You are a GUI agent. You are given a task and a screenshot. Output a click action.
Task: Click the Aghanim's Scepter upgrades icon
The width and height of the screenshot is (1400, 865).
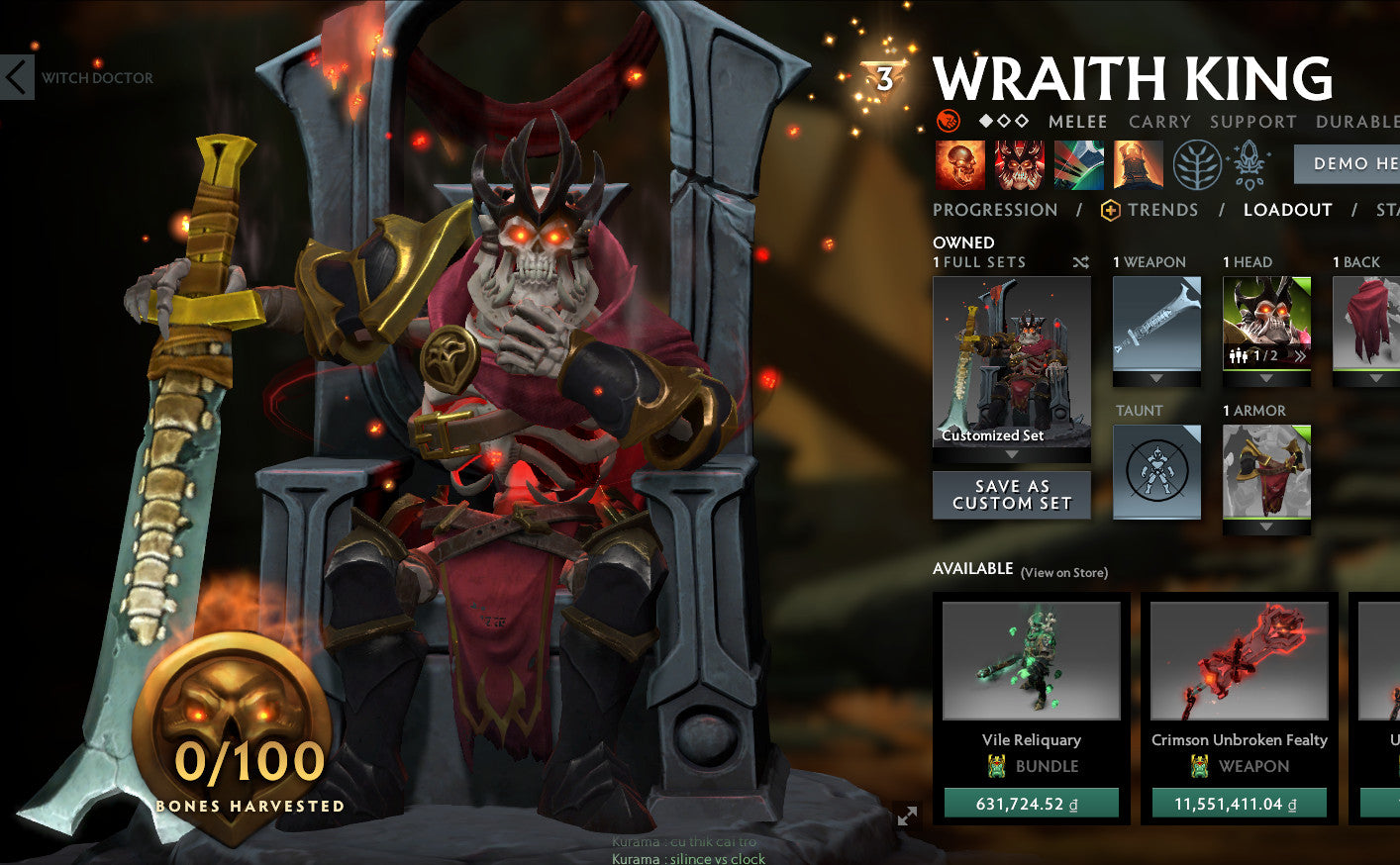point(1250,163)
